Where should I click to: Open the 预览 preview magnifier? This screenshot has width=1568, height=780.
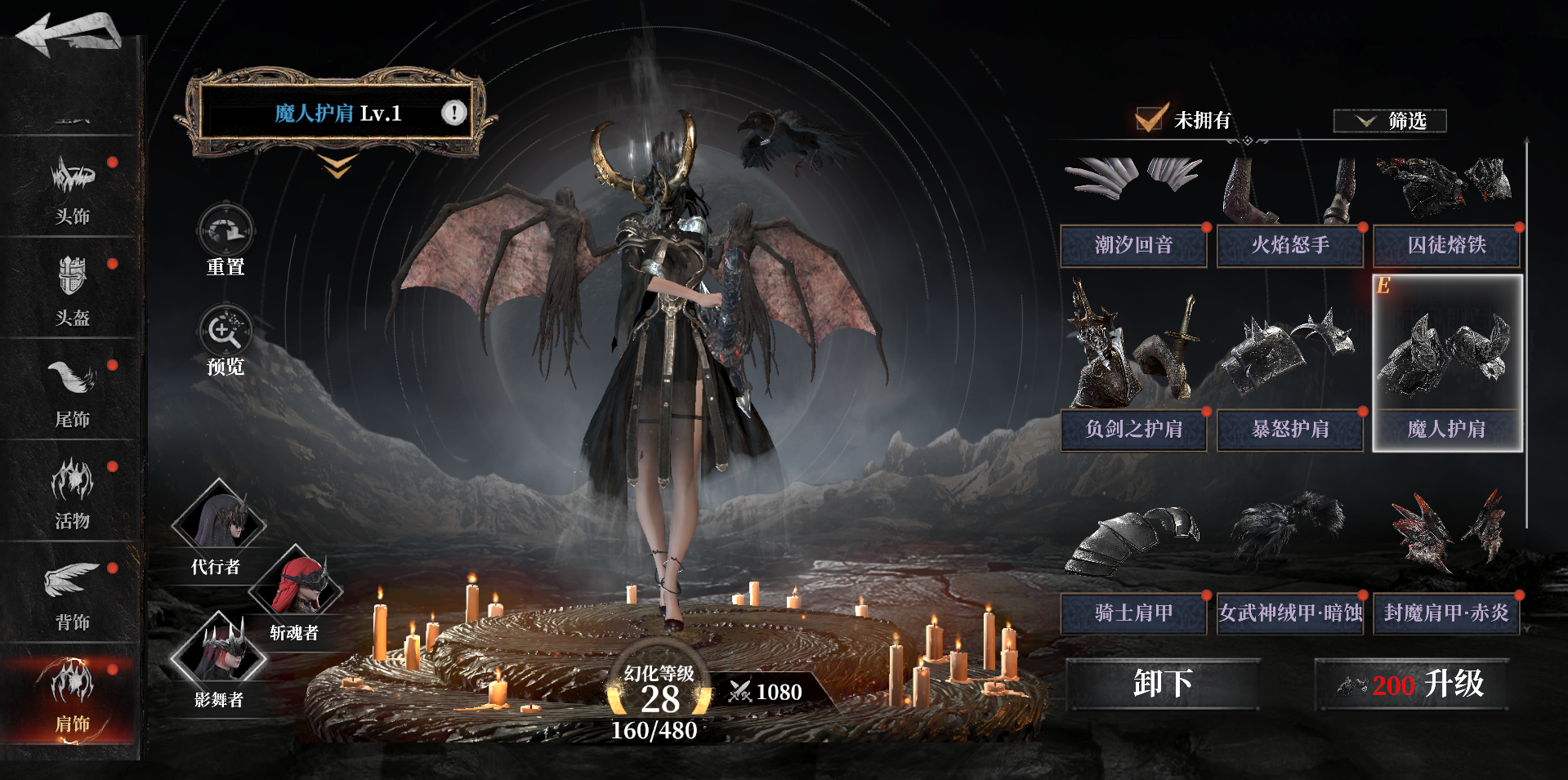click(226, 340)
